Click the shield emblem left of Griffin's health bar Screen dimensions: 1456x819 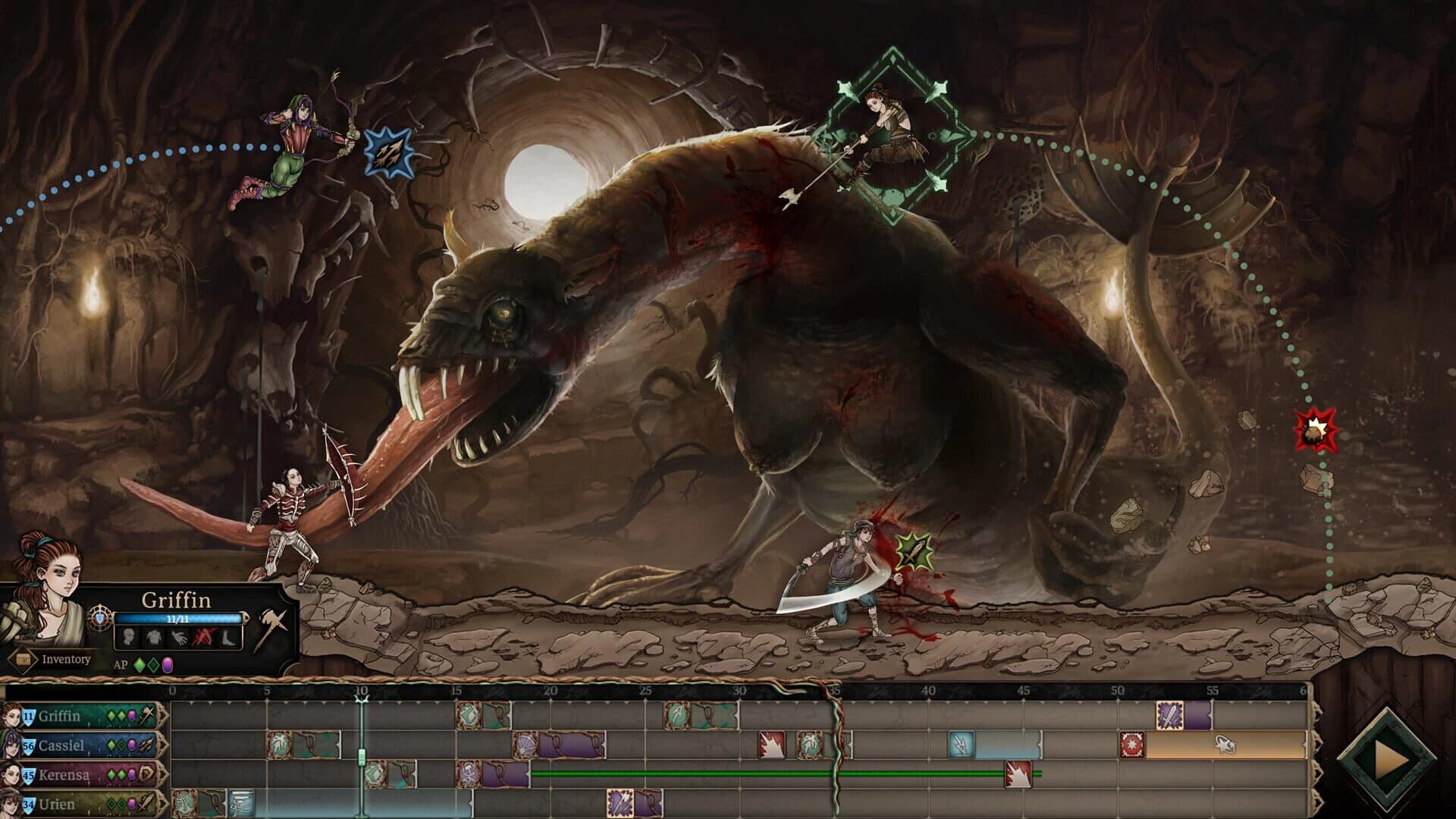[x=99, y=618]
